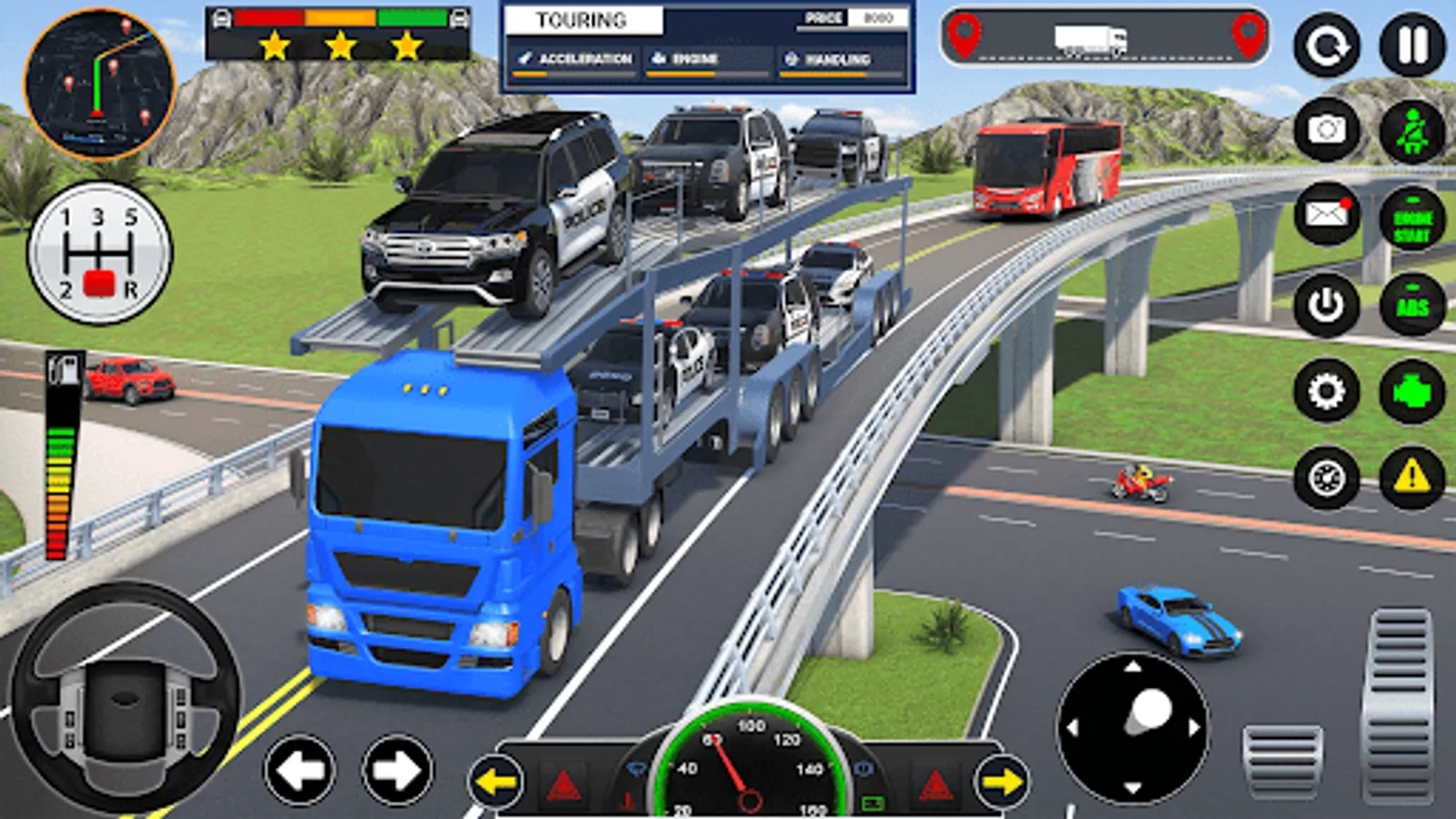Open settings with the gear icon
This screenshot has width=1456, height=819.
tap(1327, 391)
